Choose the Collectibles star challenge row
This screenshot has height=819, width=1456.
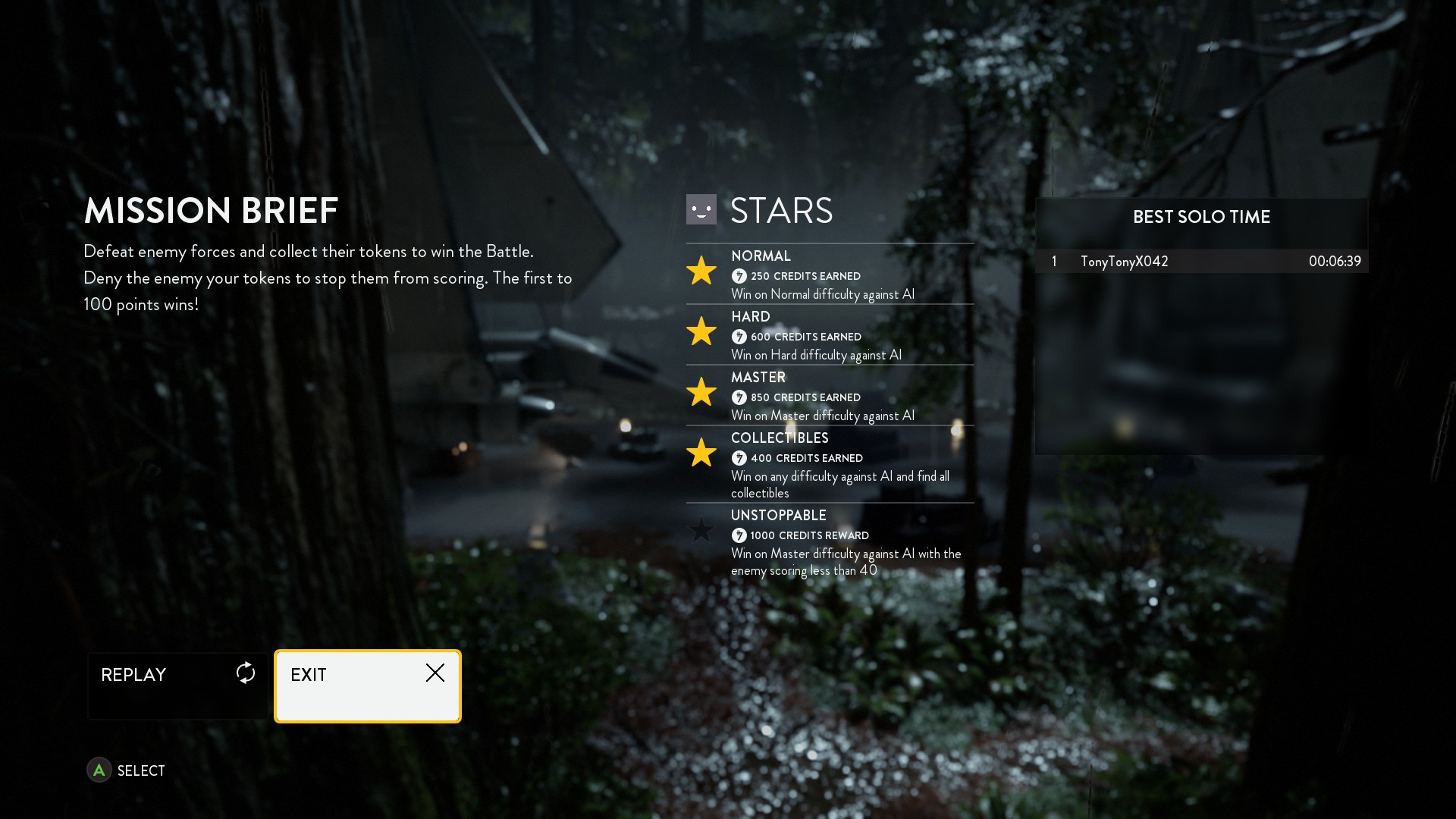tap(830, 464)
